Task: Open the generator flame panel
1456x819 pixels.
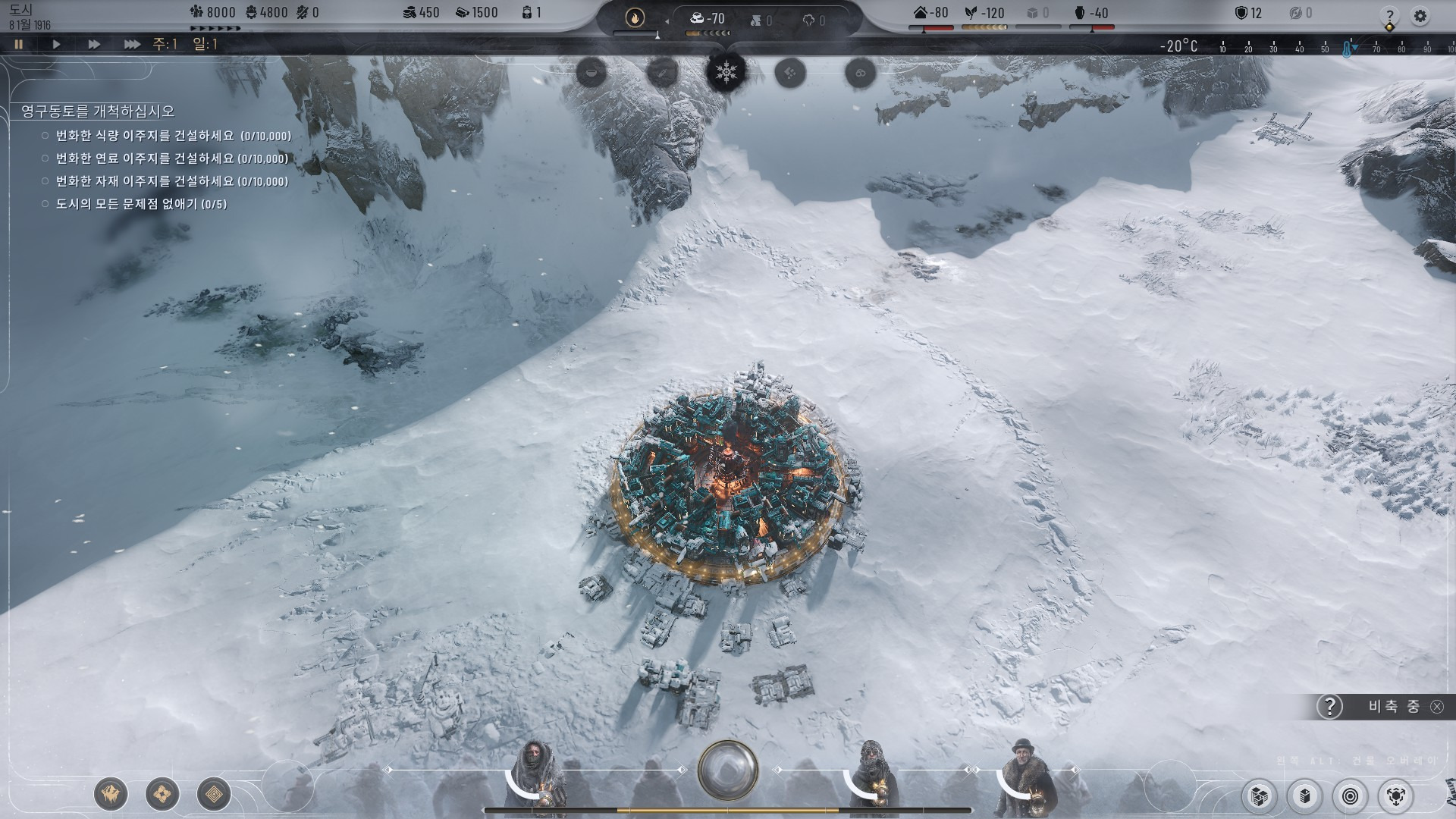Action: point(635,17)
